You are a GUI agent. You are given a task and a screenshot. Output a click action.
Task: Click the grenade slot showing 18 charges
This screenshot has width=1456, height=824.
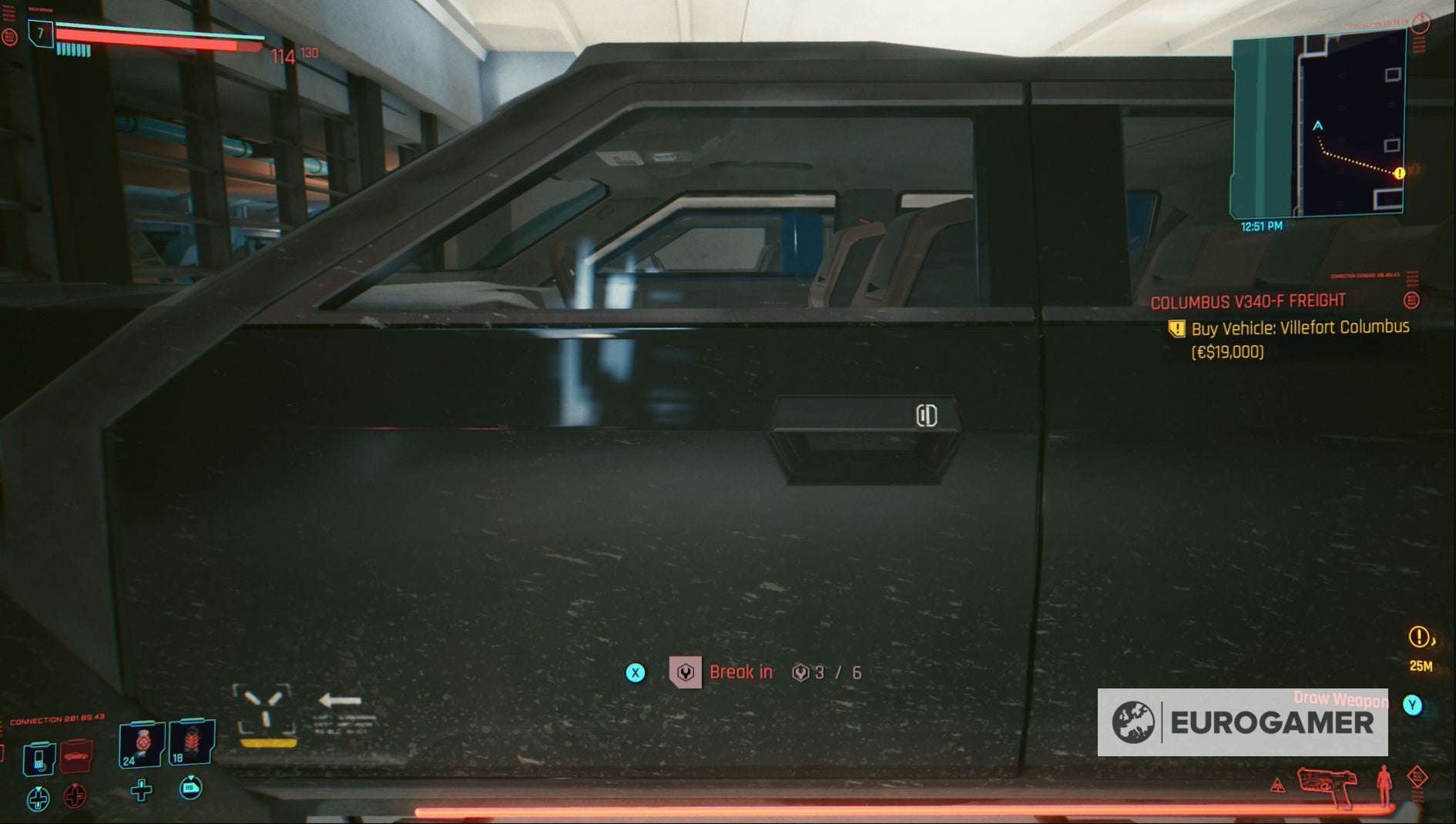click(191, 742)
